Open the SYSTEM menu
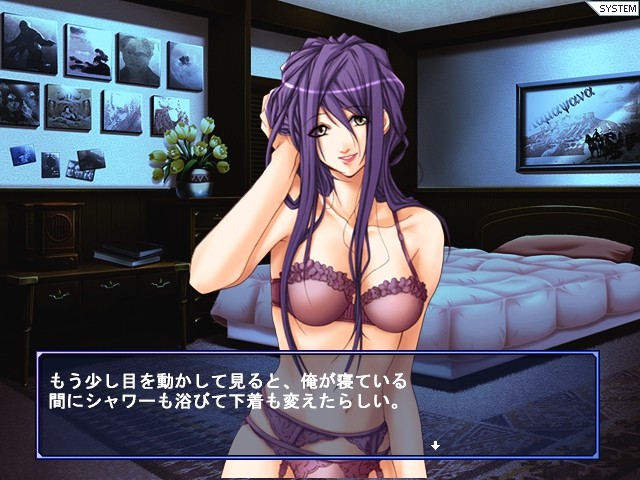Viewport: 640px width, 480px height. pyautogui.click(x=615, y=9)
